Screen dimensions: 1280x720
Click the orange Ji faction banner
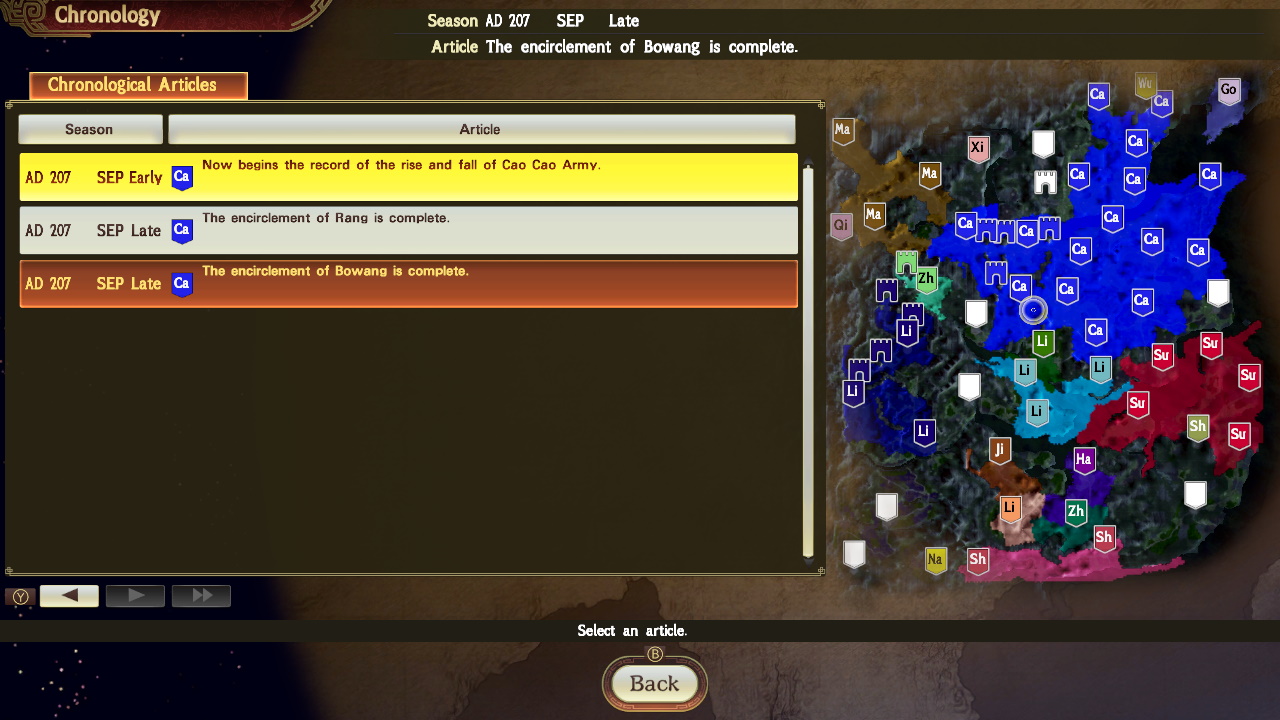(1000, 450)
